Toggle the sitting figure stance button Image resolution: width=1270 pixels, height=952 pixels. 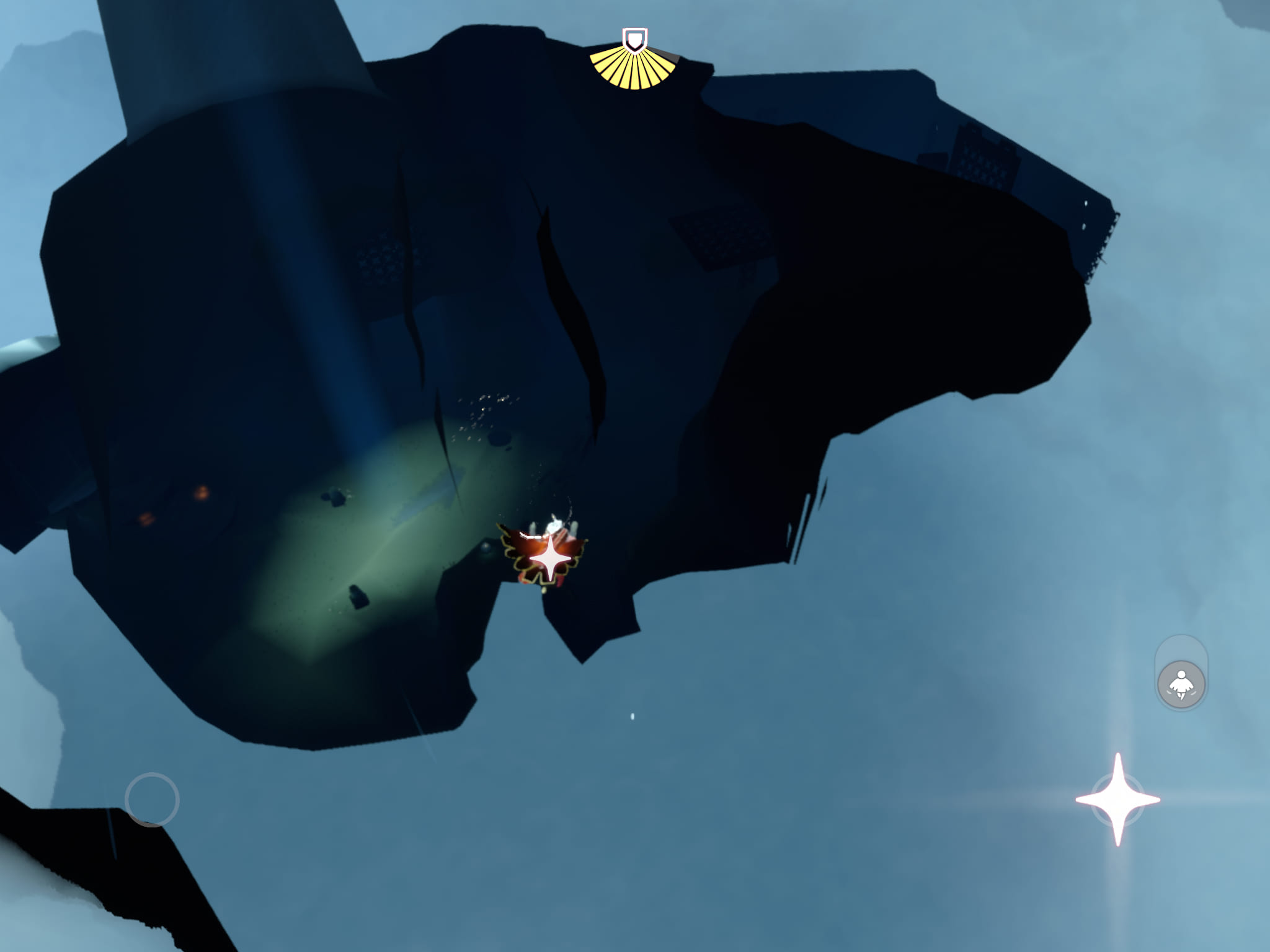point(1181,684)
